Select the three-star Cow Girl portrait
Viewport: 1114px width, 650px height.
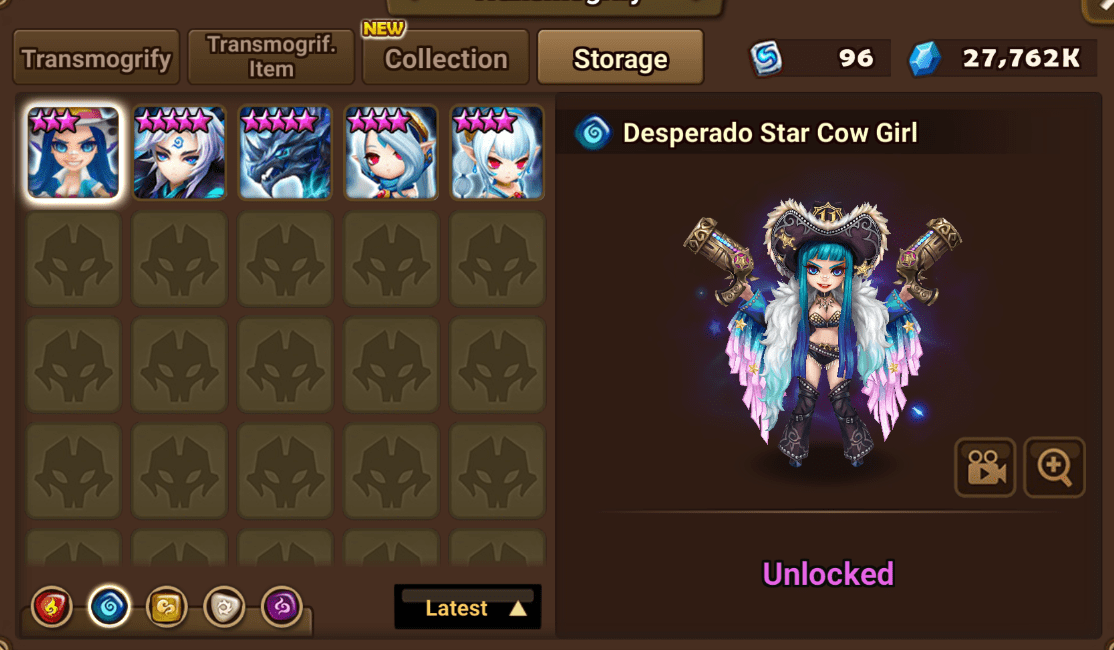73,153
